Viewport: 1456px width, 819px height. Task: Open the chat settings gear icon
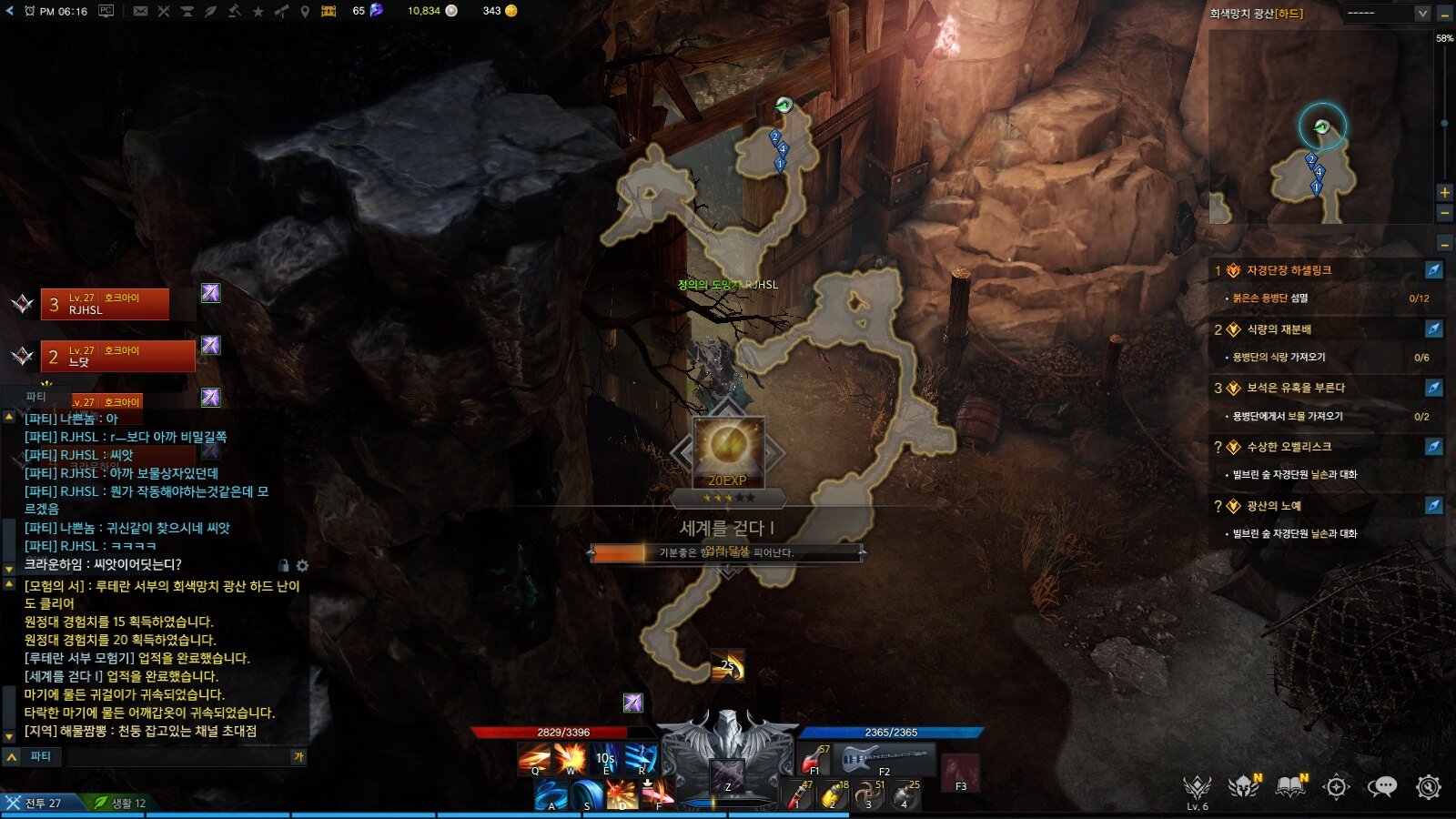pos(302,565)
